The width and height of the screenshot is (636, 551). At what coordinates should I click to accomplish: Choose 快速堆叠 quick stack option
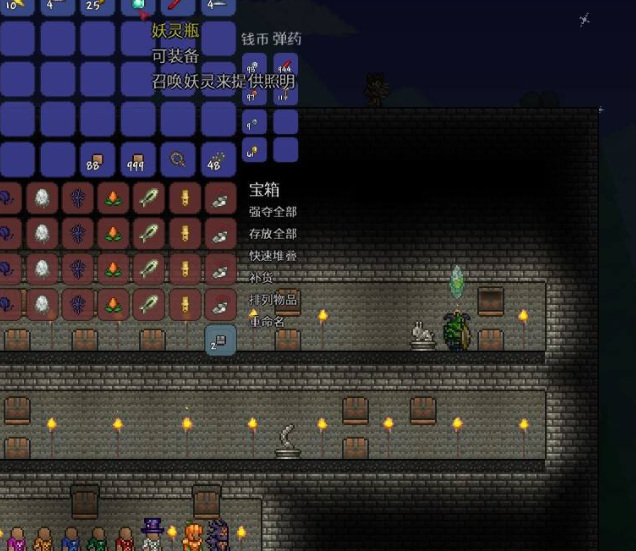point(272,256)
